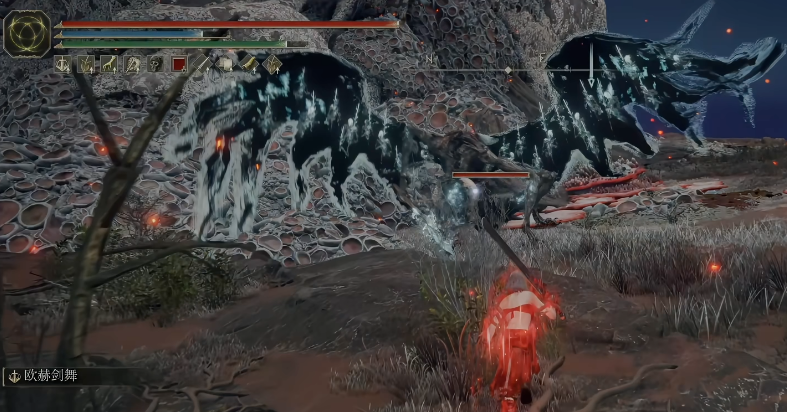Click the skull status effect icon
The width and height of the screenshot is (787, 412).
coord(155,64)
